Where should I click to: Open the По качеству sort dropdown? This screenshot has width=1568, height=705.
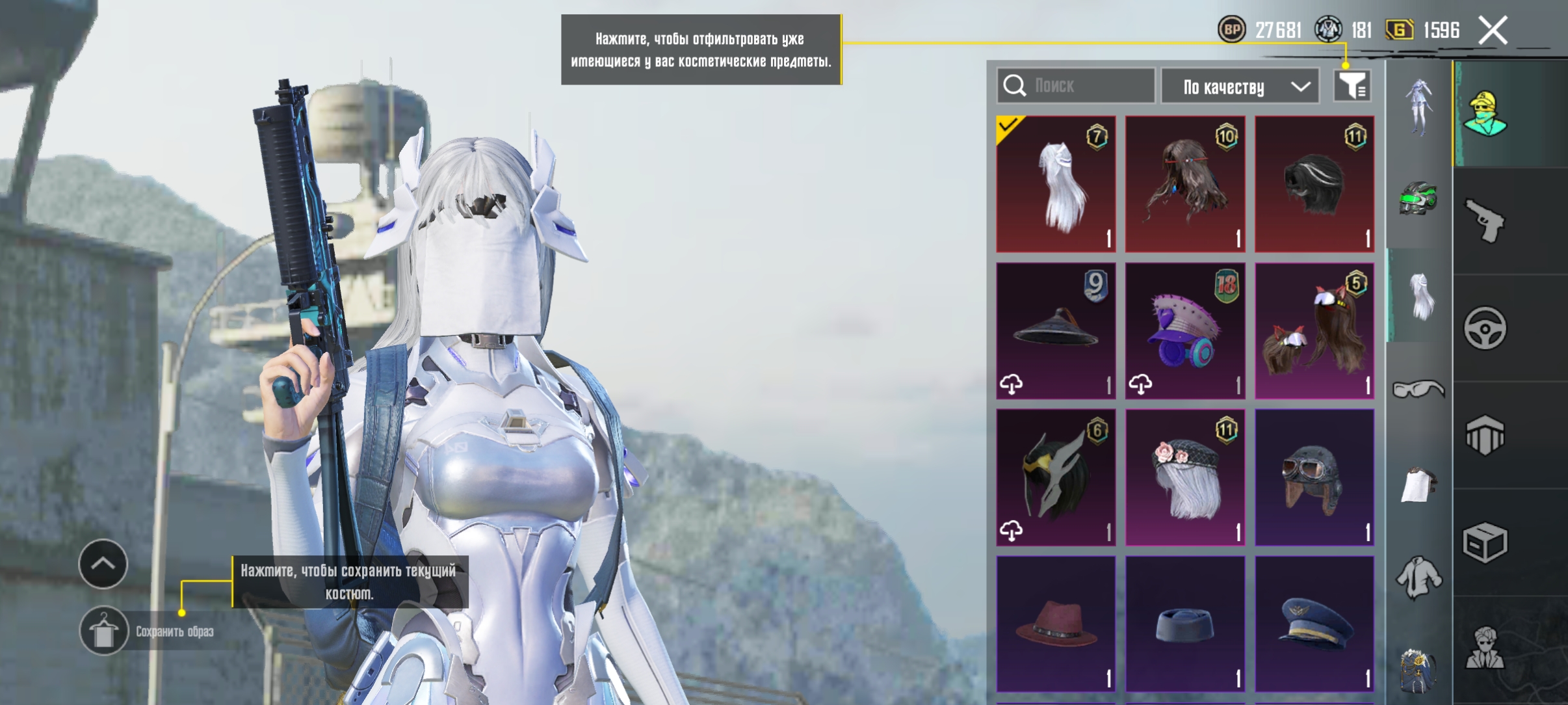click(1240, 86)
